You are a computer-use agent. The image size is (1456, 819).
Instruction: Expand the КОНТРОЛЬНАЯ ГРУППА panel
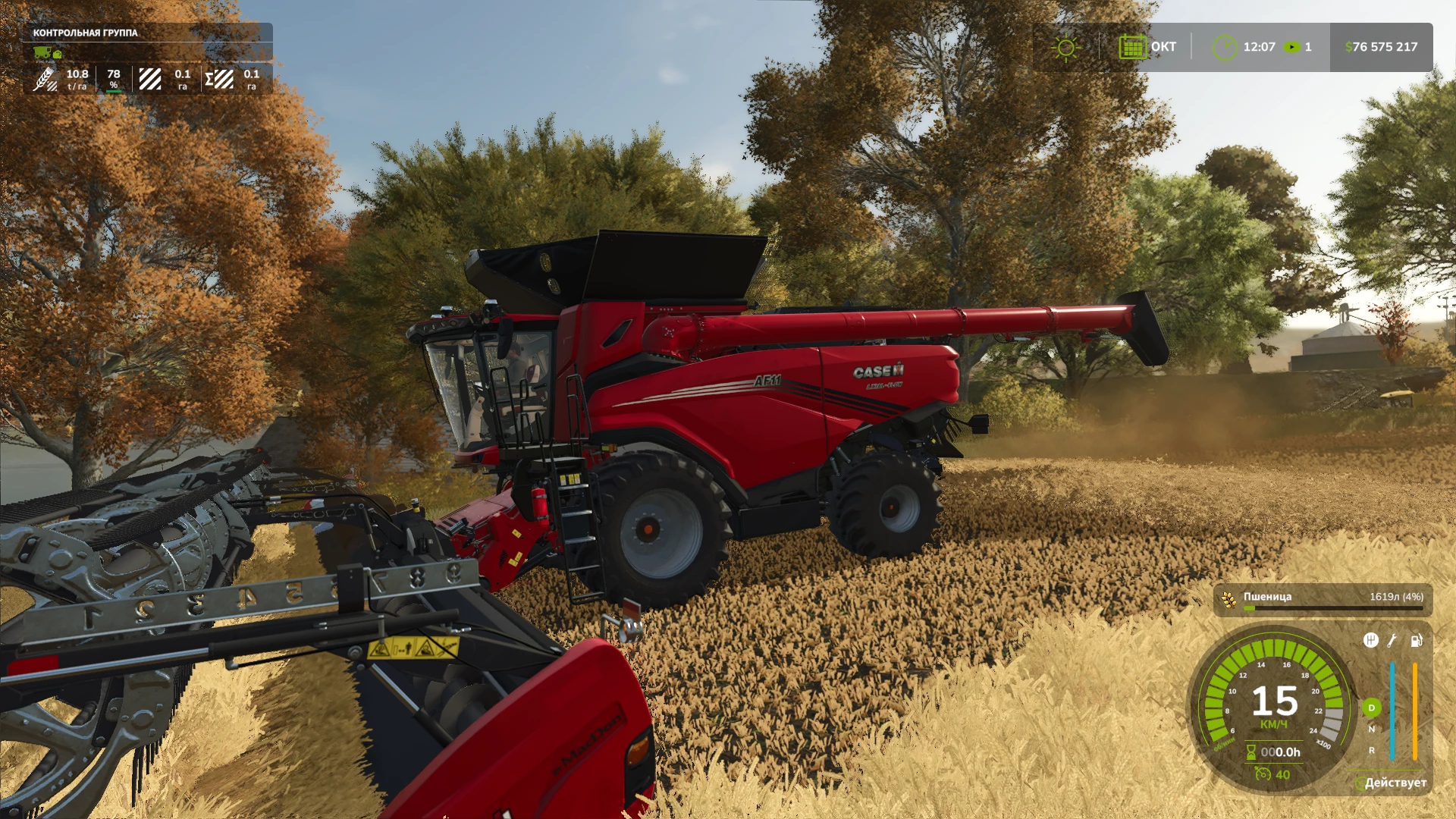tap(84, 33)
